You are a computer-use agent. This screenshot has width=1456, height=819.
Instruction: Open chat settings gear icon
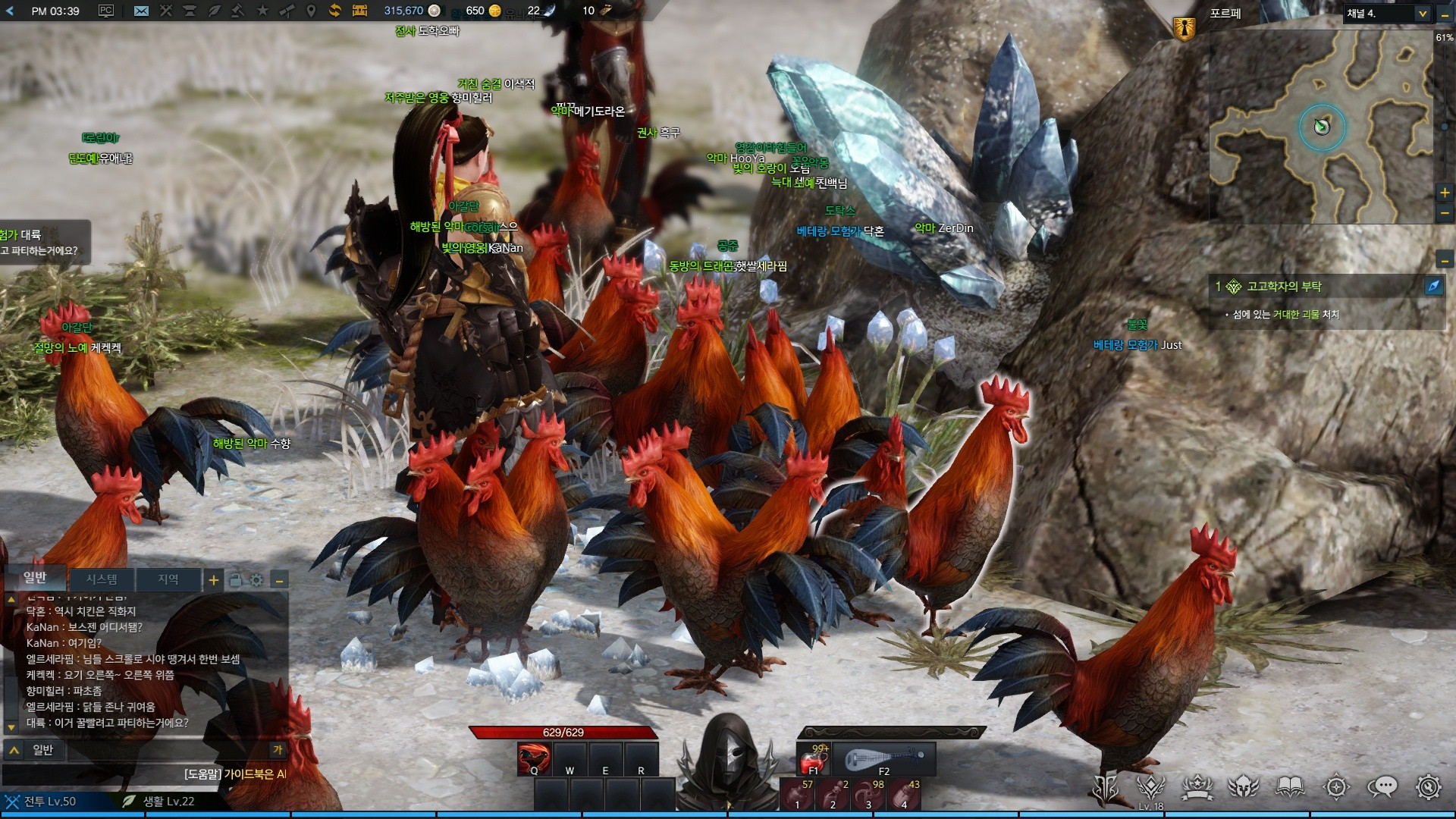pyautogui.click(x=257, y=580)
